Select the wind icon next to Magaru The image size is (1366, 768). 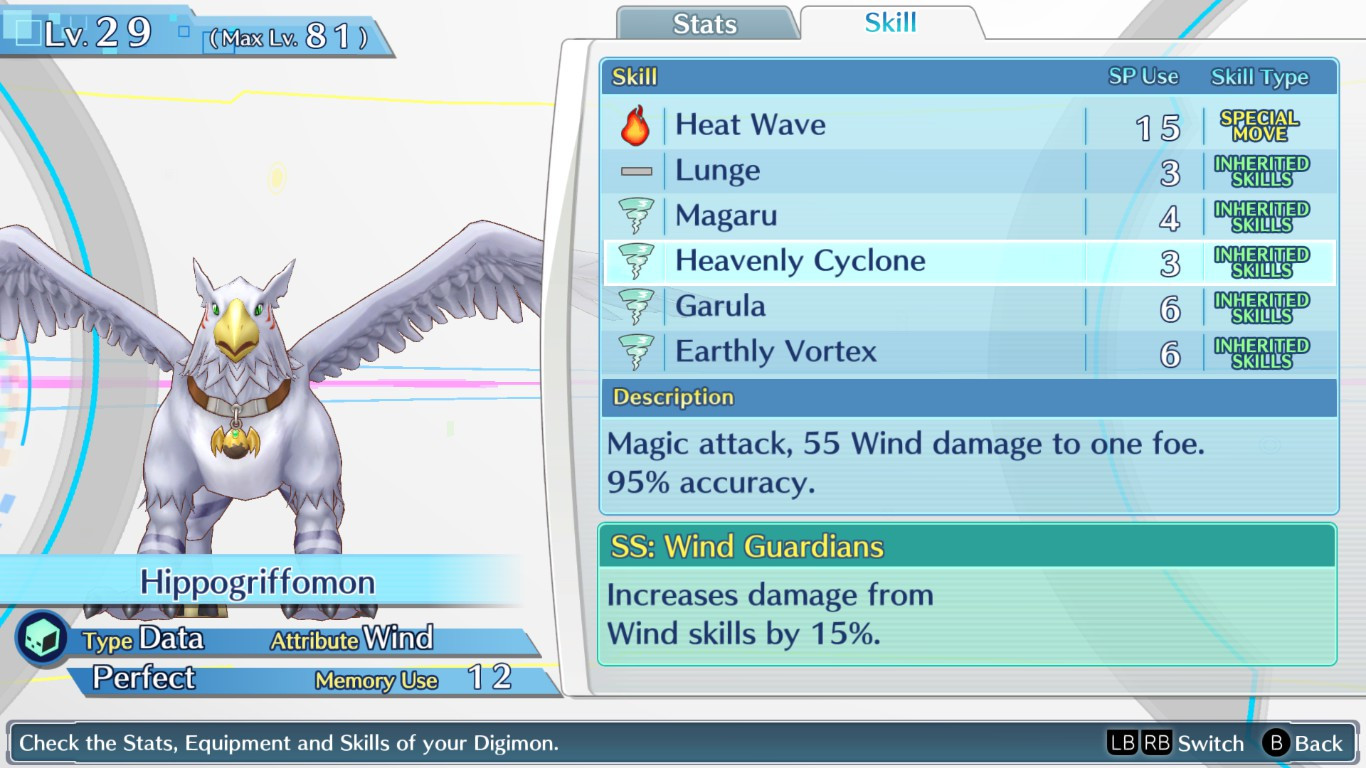click(635, 214)
